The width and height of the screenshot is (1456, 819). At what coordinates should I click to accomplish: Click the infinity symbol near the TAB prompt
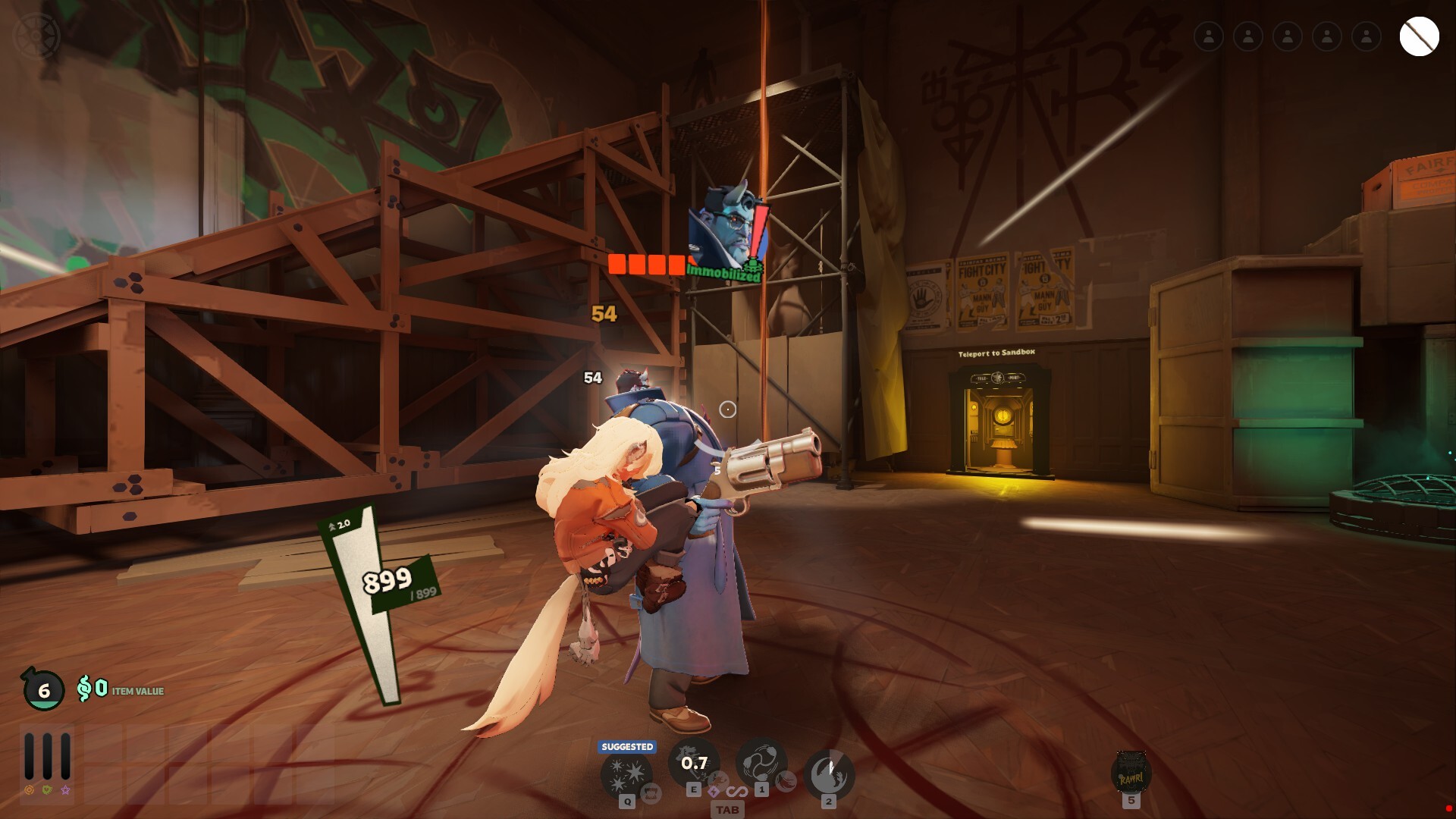pos(738,792)
